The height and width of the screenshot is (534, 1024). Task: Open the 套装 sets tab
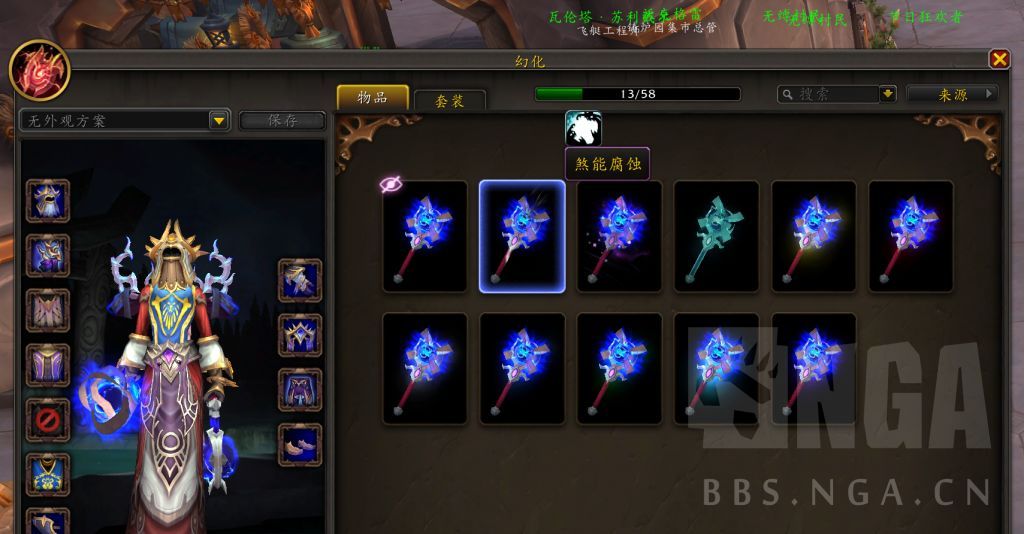click(450, 101)
